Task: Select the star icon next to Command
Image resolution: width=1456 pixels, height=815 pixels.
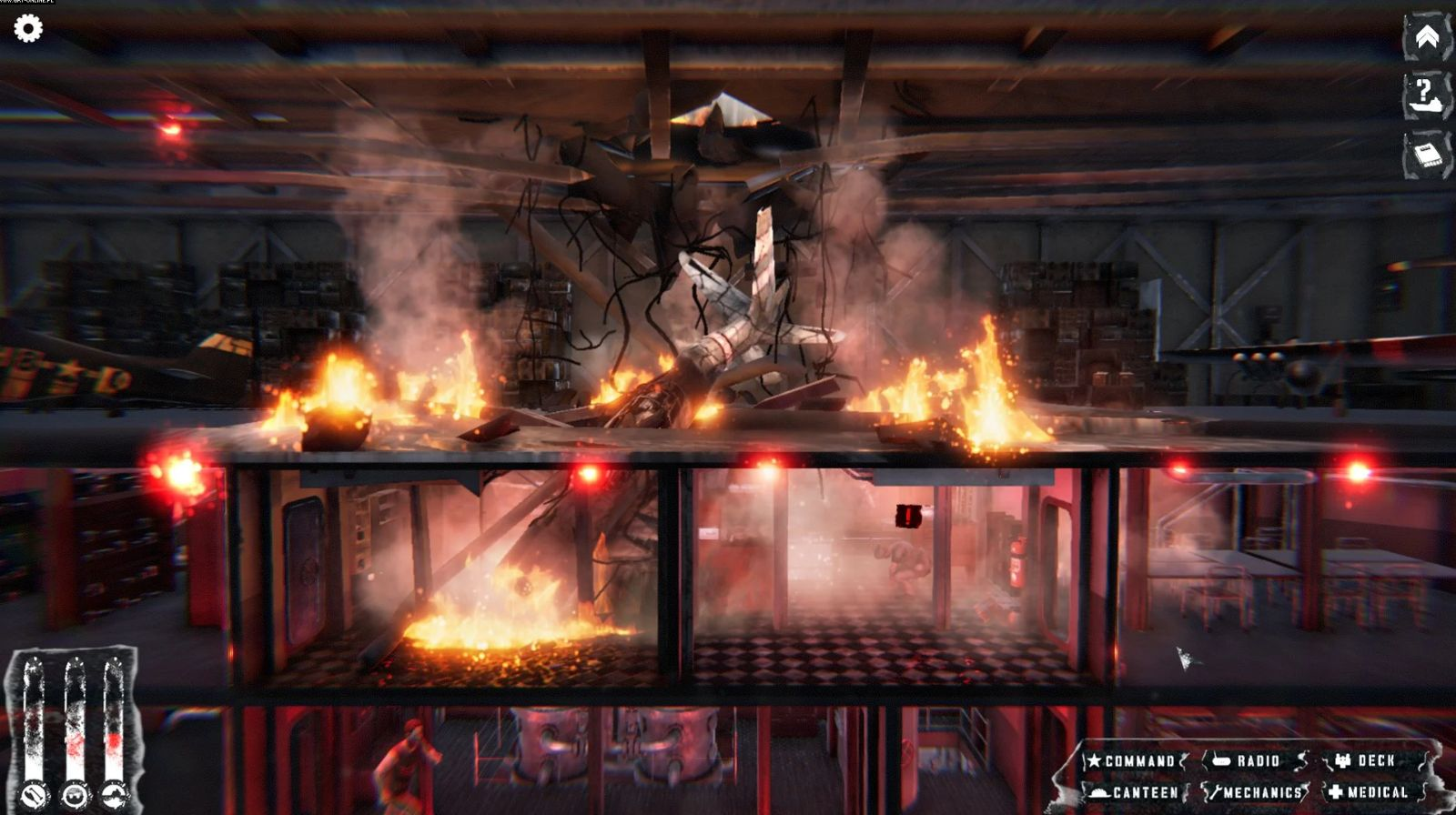Action: (1094, 760)
